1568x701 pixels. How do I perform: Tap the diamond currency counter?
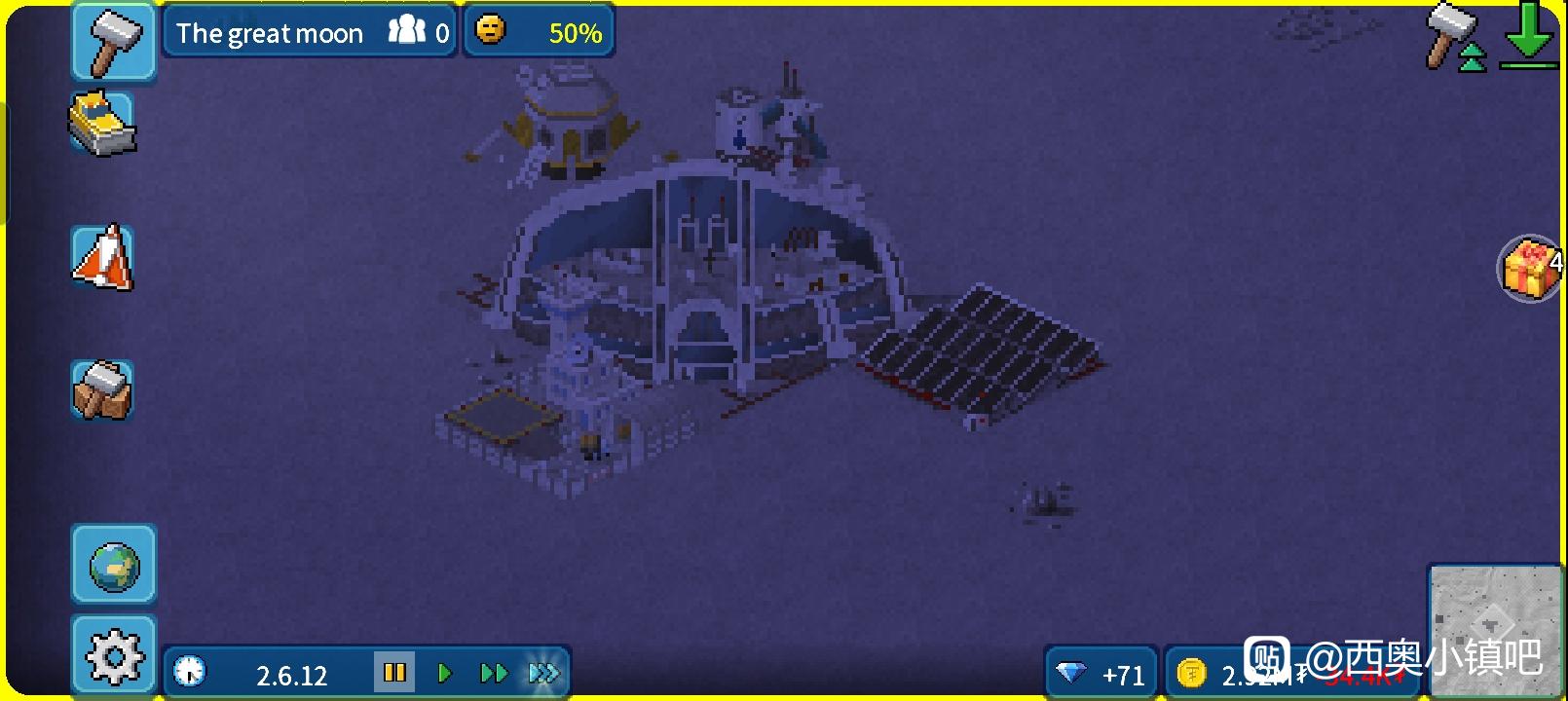[1101, 674]
